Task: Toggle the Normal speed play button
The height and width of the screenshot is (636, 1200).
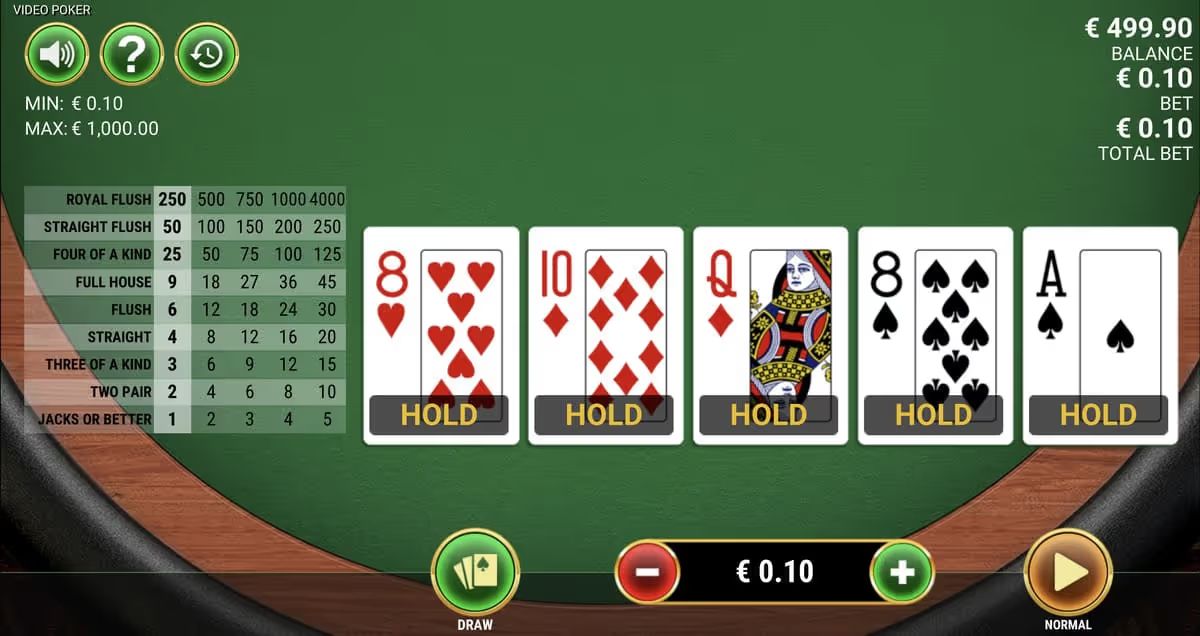Action: pos(1068,573)
